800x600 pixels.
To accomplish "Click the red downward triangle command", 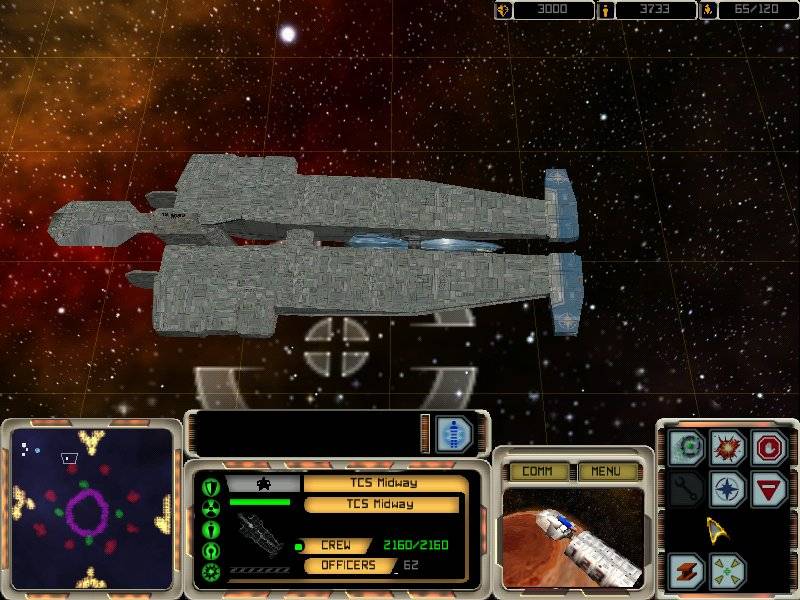I will click(770, 489).
